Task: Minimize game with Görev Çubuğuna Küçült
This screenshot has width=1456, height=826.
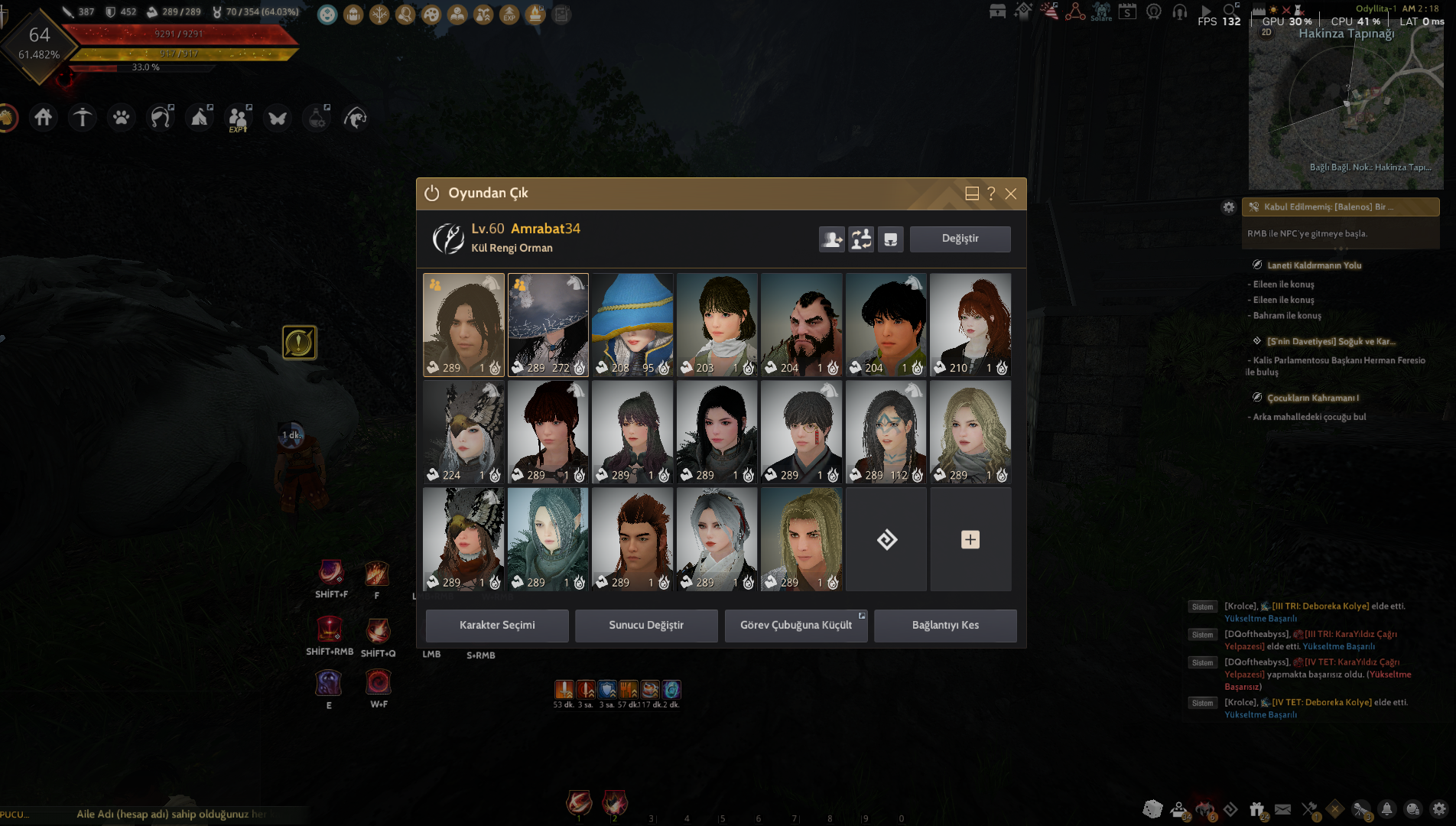Action: pyautogui.click(x=795, y=626)
